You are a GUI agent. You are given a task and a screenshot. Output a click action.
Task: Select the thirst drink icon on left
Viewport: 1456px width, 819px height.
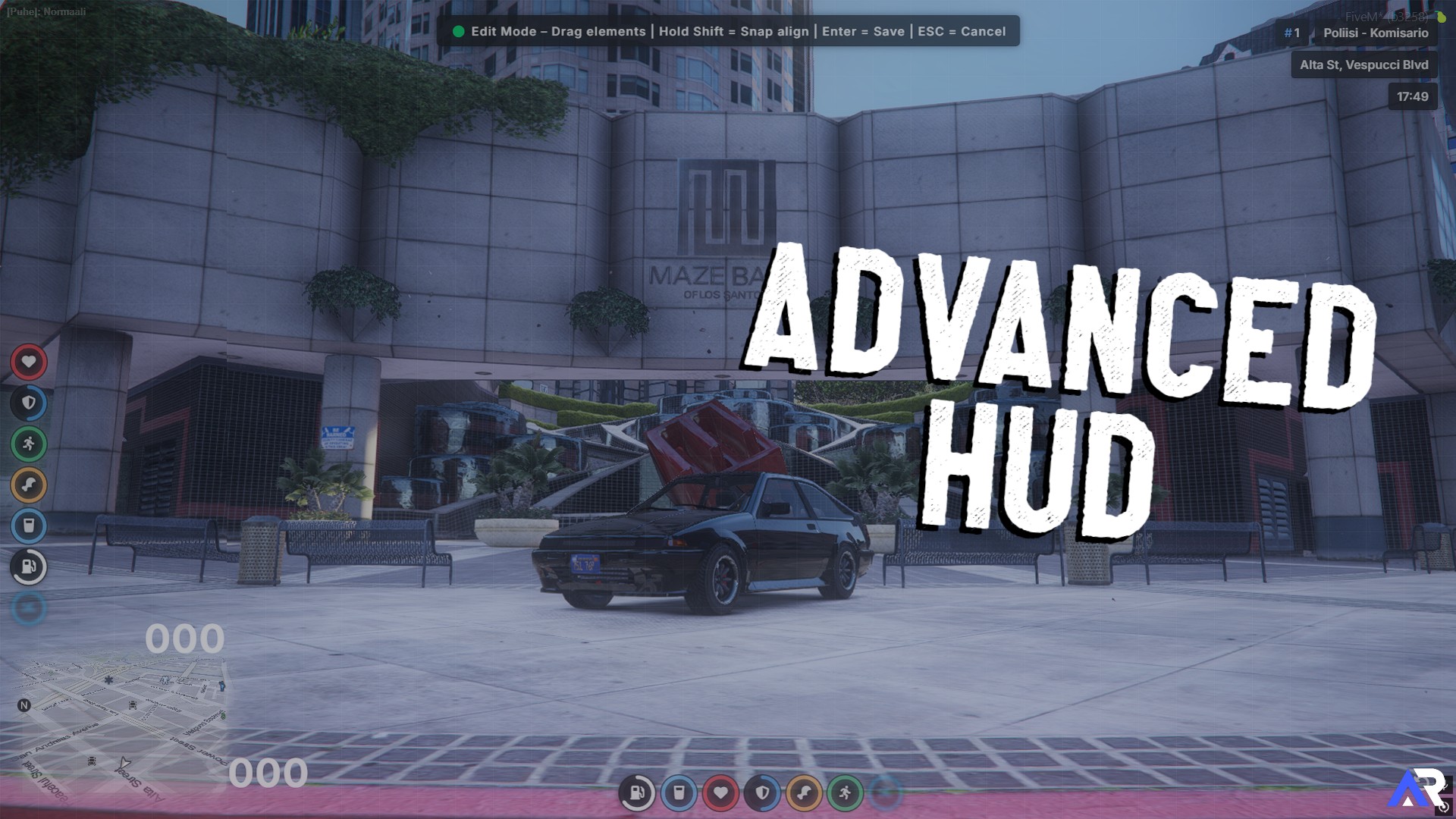[29, 527]
